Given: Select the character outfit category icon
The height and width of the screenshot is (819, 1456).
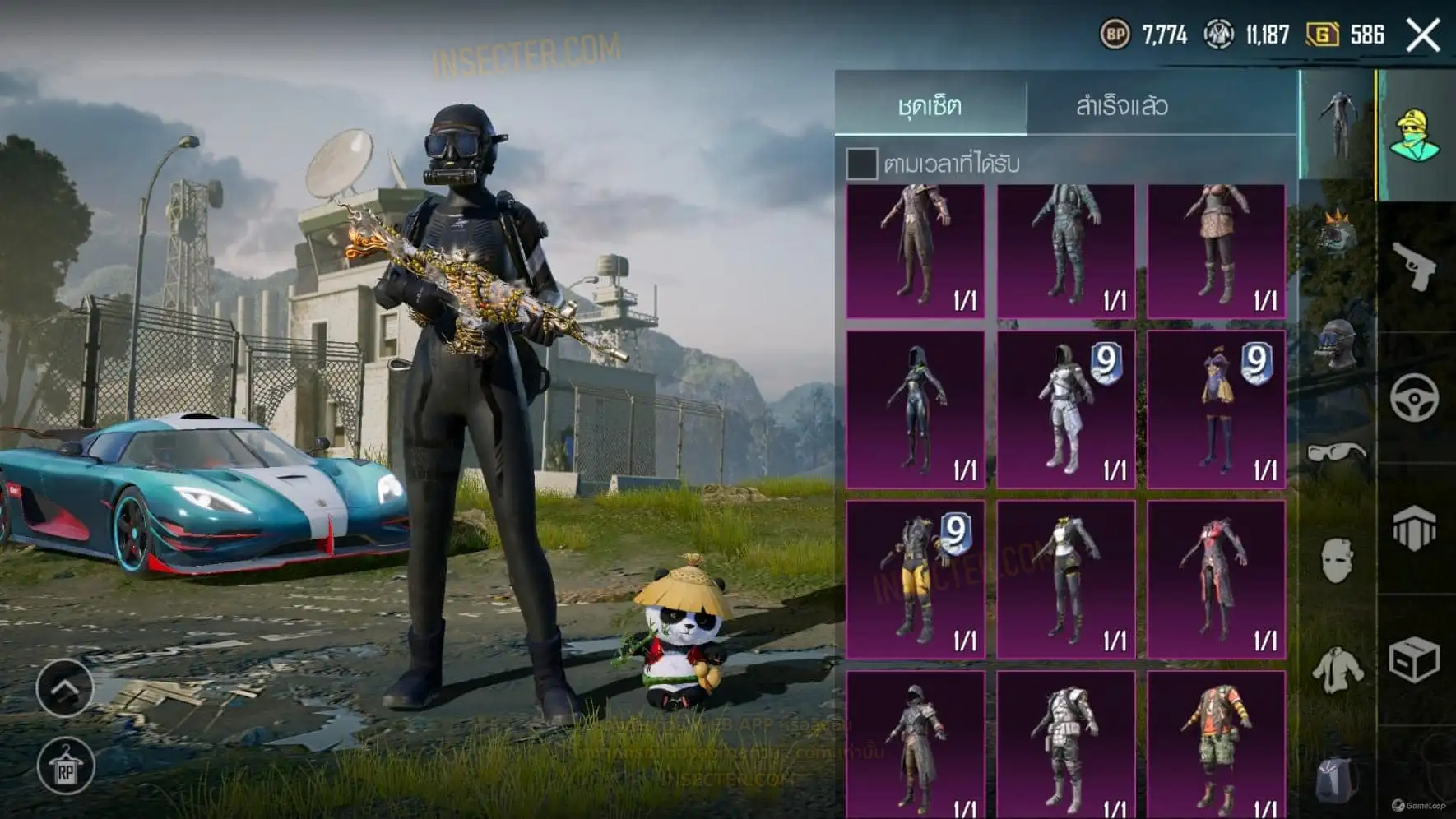Looking at the screenshot, I should [1414, 134].
